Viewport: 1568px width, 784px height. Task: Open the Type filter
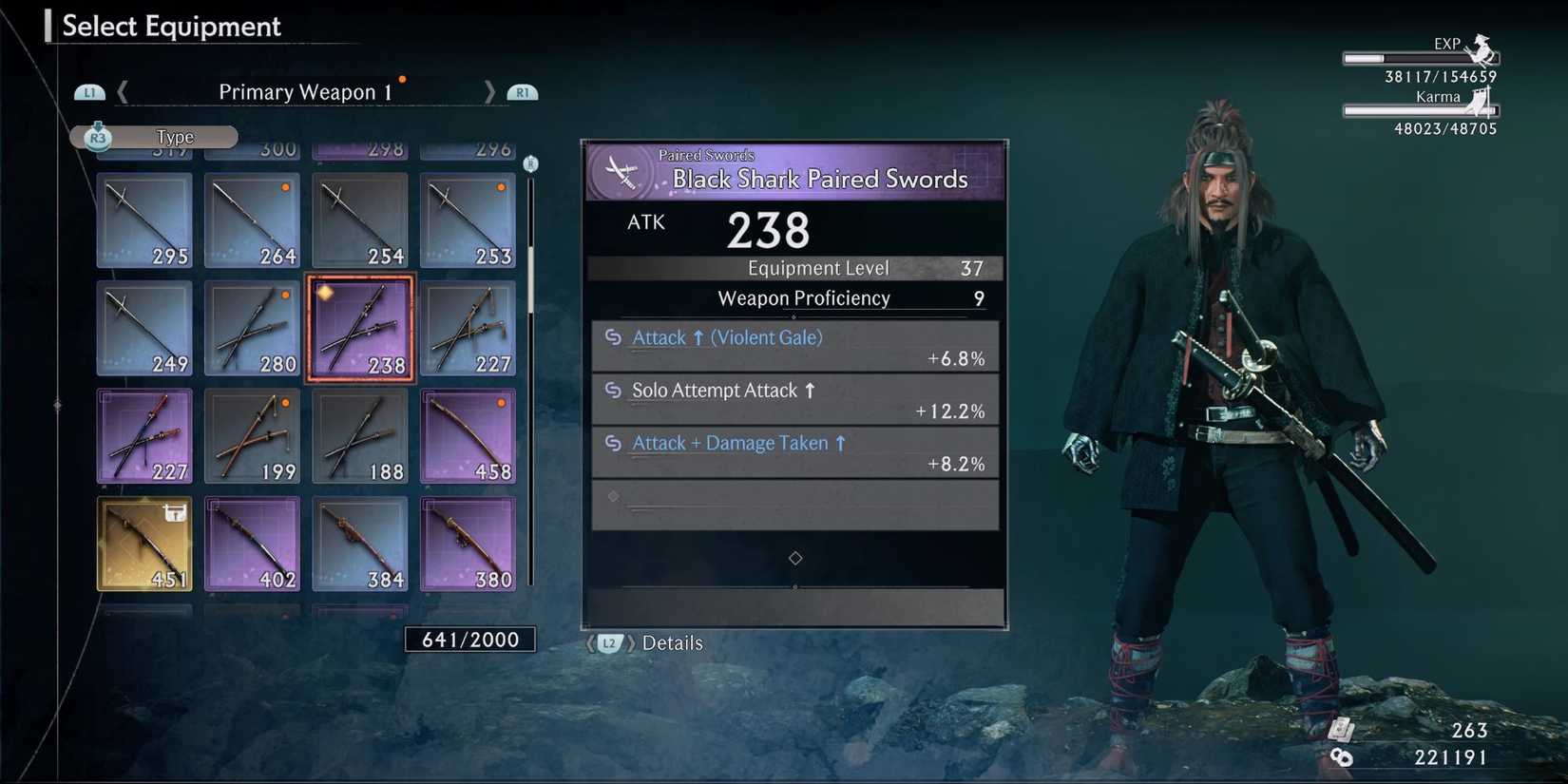[175, 137]
